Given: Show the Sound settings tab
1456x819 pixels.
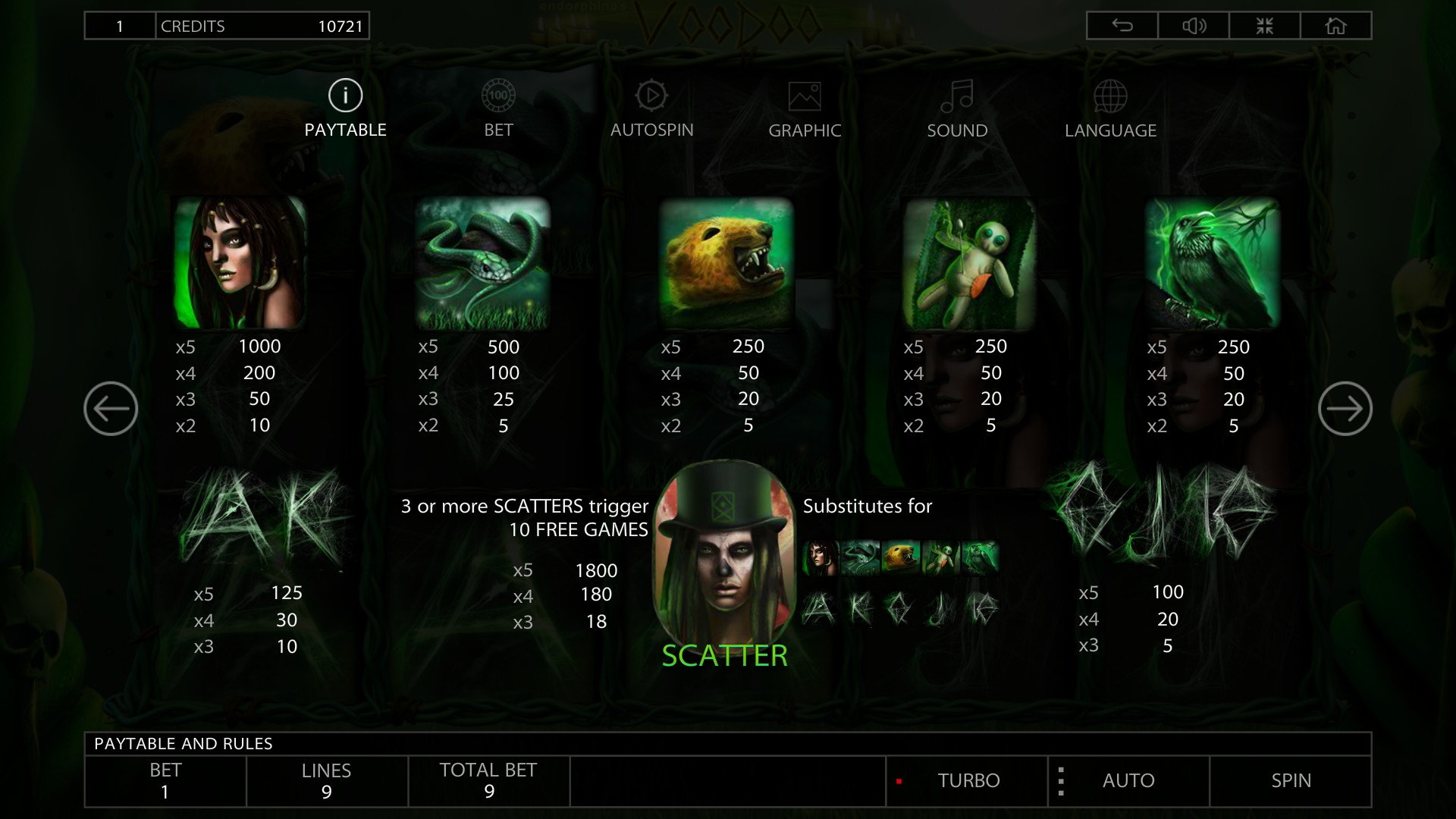Looking at the screenshot, I should click(957, 108).
